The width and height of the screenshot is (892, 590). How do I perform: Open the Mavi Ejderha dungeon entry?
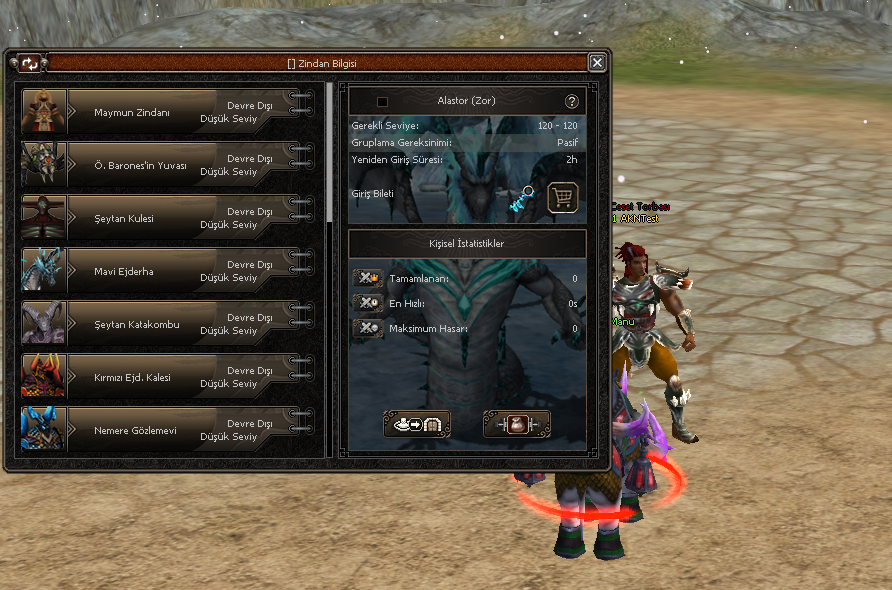pyautogui.click(x=168, y=271)
